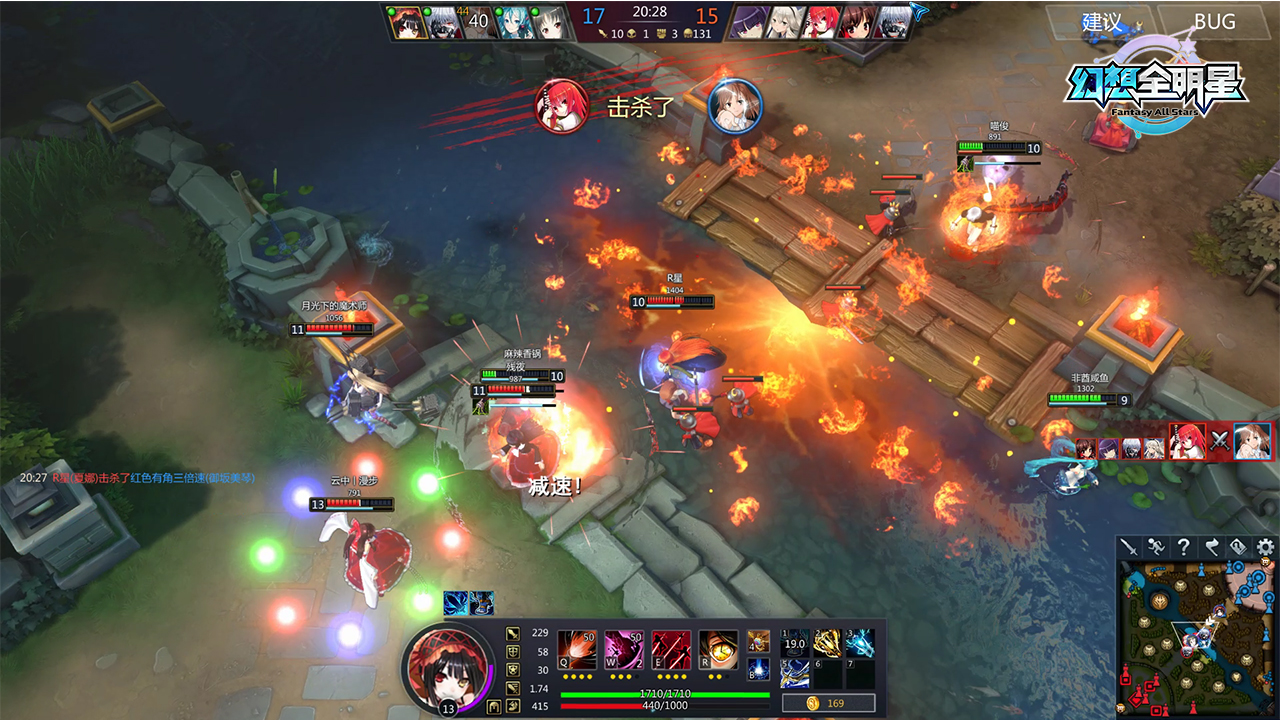The height and width of the screenshot is (720, 1280).
Task: Use item slot 1 on cooldown
Action: coord(794,643)
